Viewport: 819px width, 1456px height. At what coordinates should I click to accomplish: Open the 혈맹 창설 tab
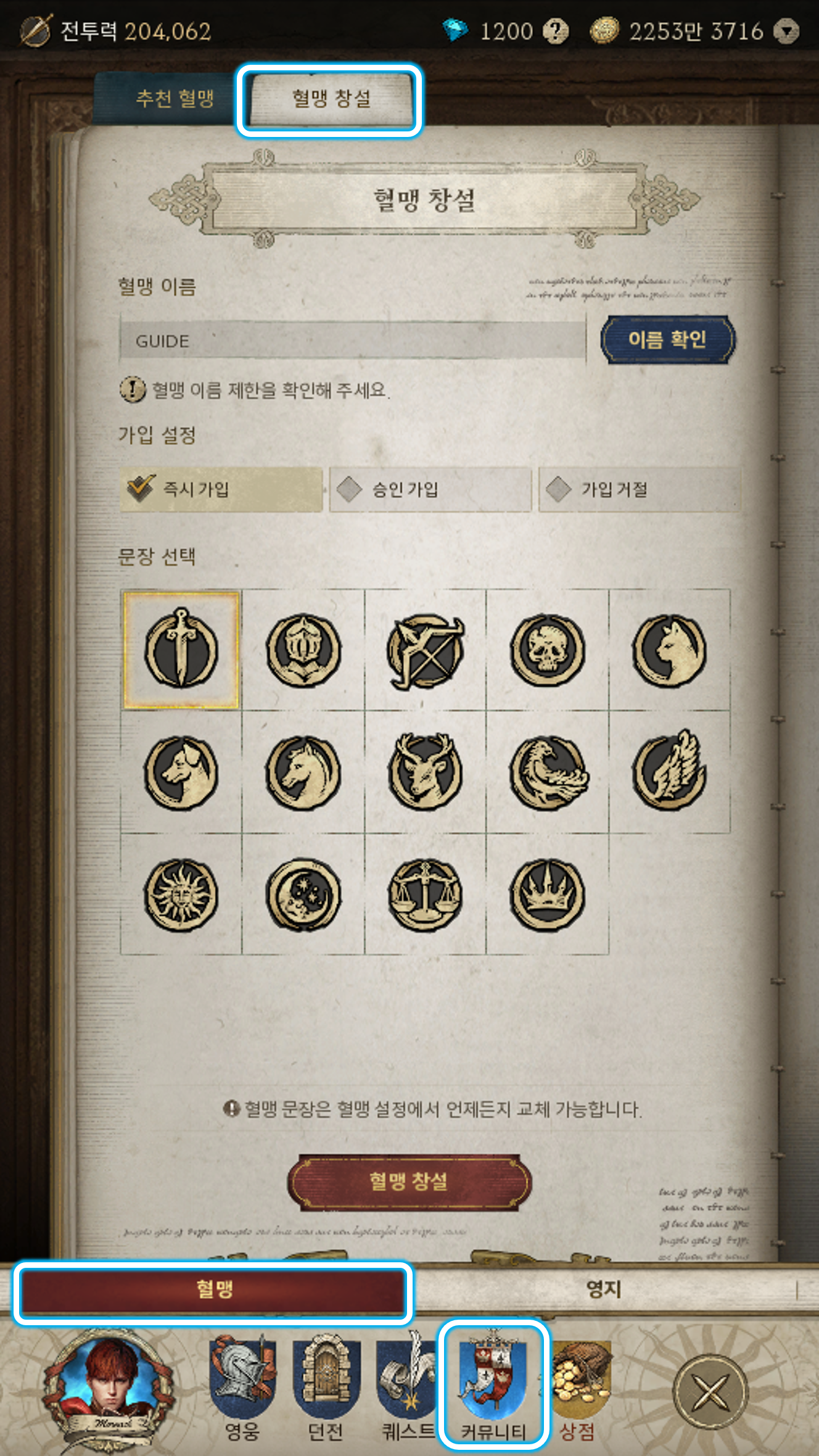pyautogui.click(x=329, y=99)
